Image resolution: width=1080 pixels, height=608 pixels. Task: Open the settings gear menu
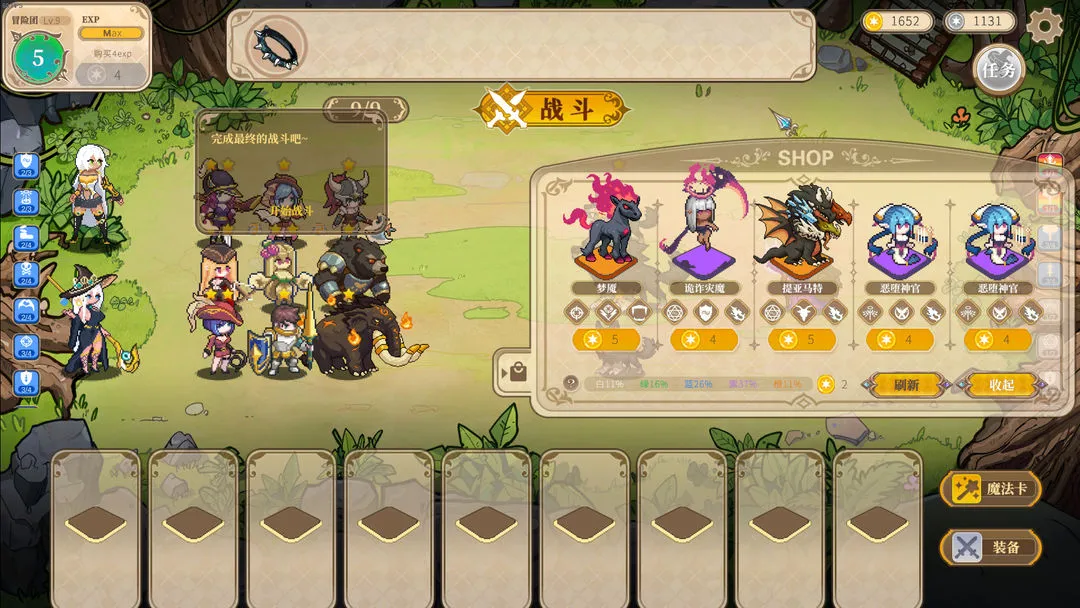1045,25
